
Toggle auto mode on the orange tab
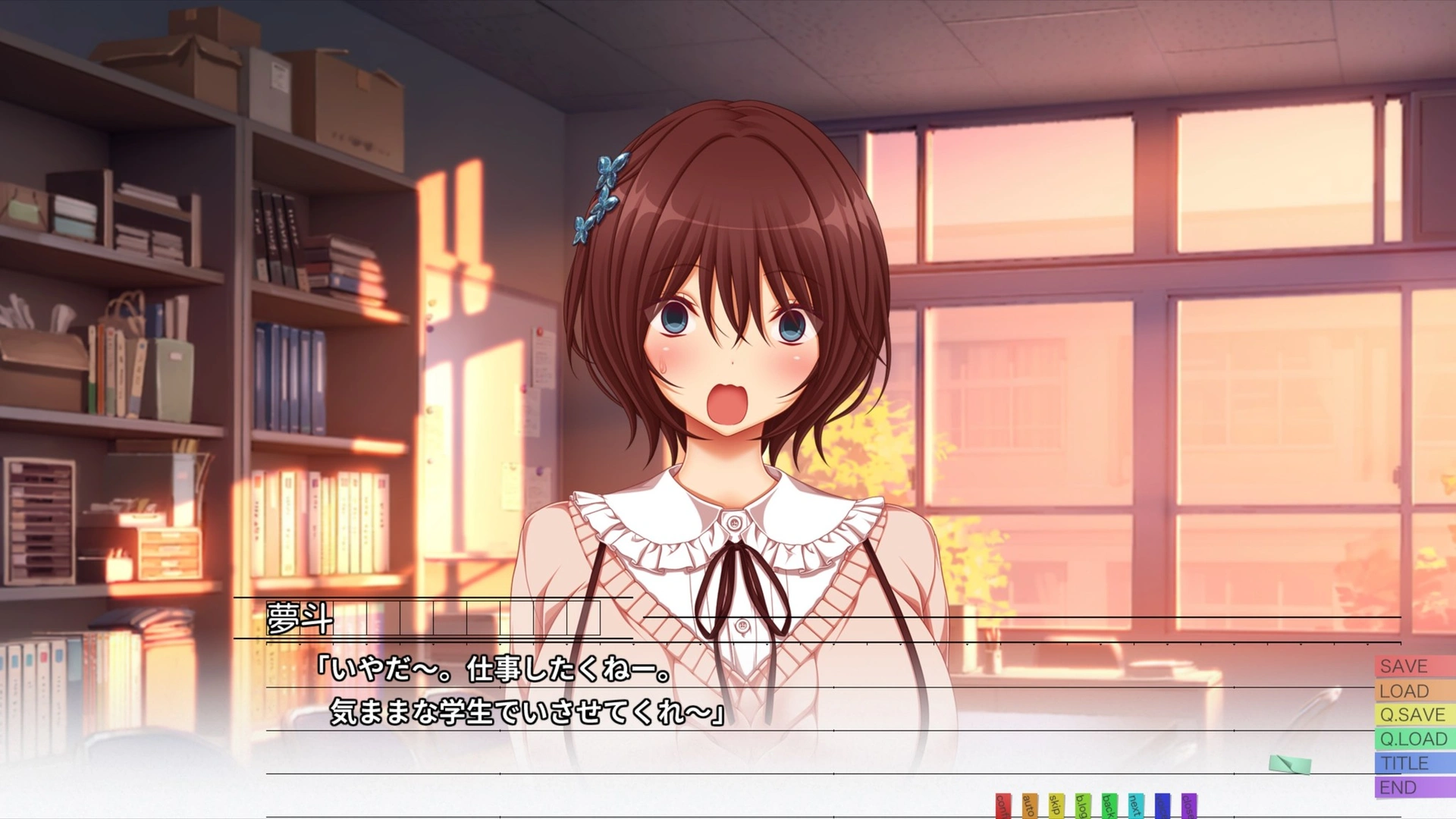(1029, 806)
